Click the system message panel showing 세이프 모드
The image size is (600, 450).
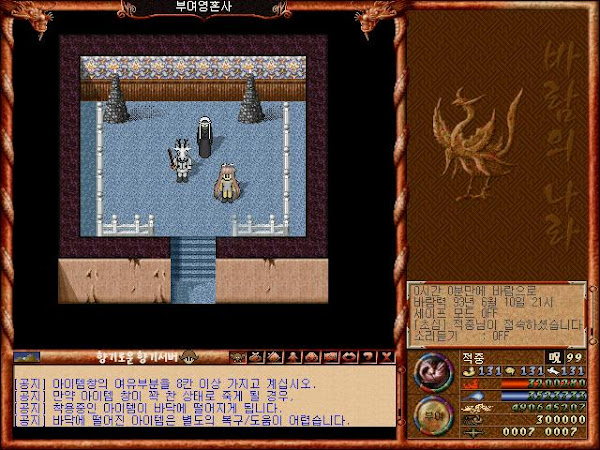495,310
